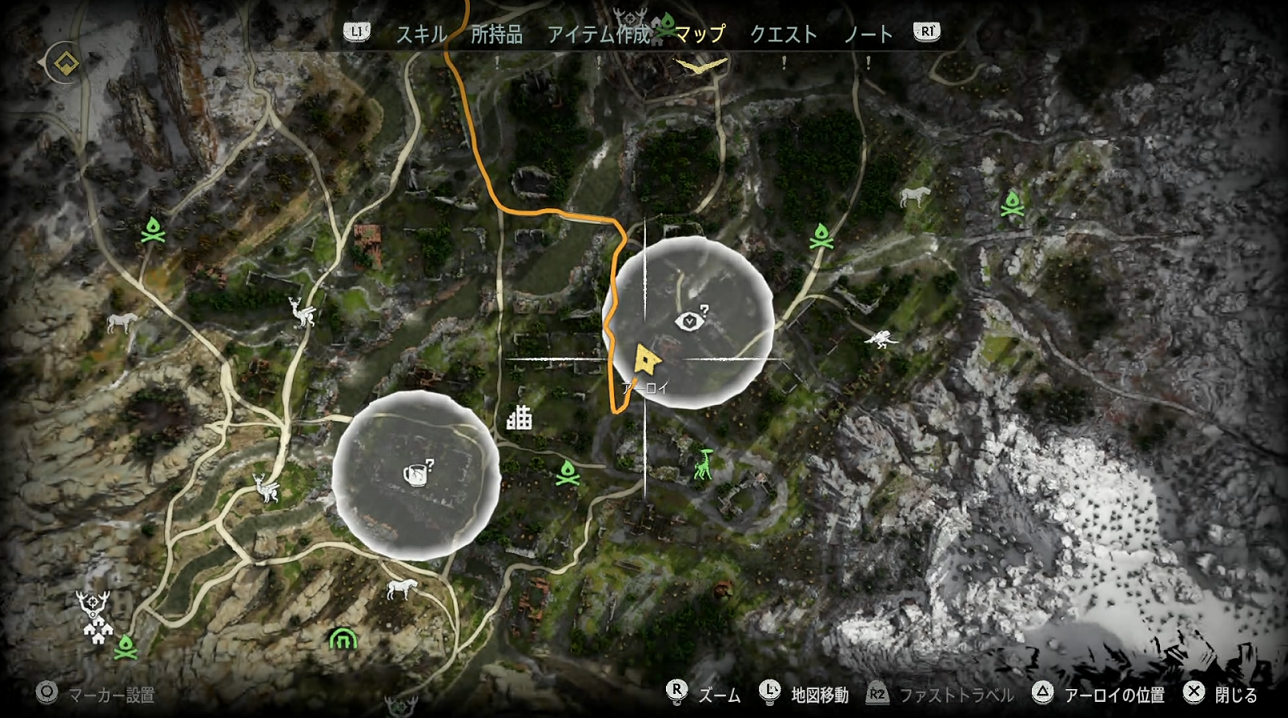Select the green Tallneck map icon
The image size is (1288, 718).
tap(704, 464)
